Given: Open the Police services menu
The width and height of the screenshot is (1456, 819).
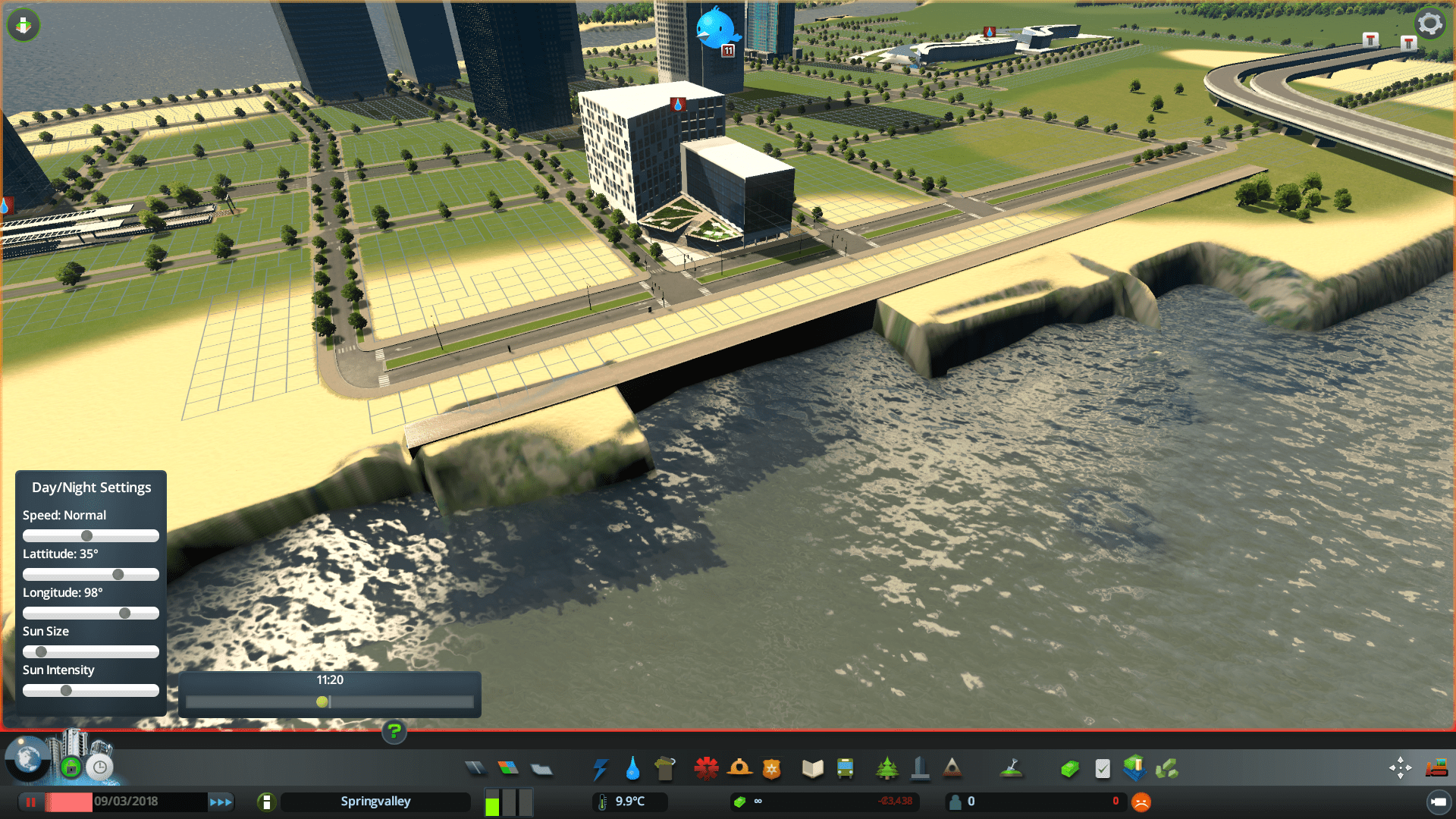Looking at the screenshot, I should (x=771, y=768).
